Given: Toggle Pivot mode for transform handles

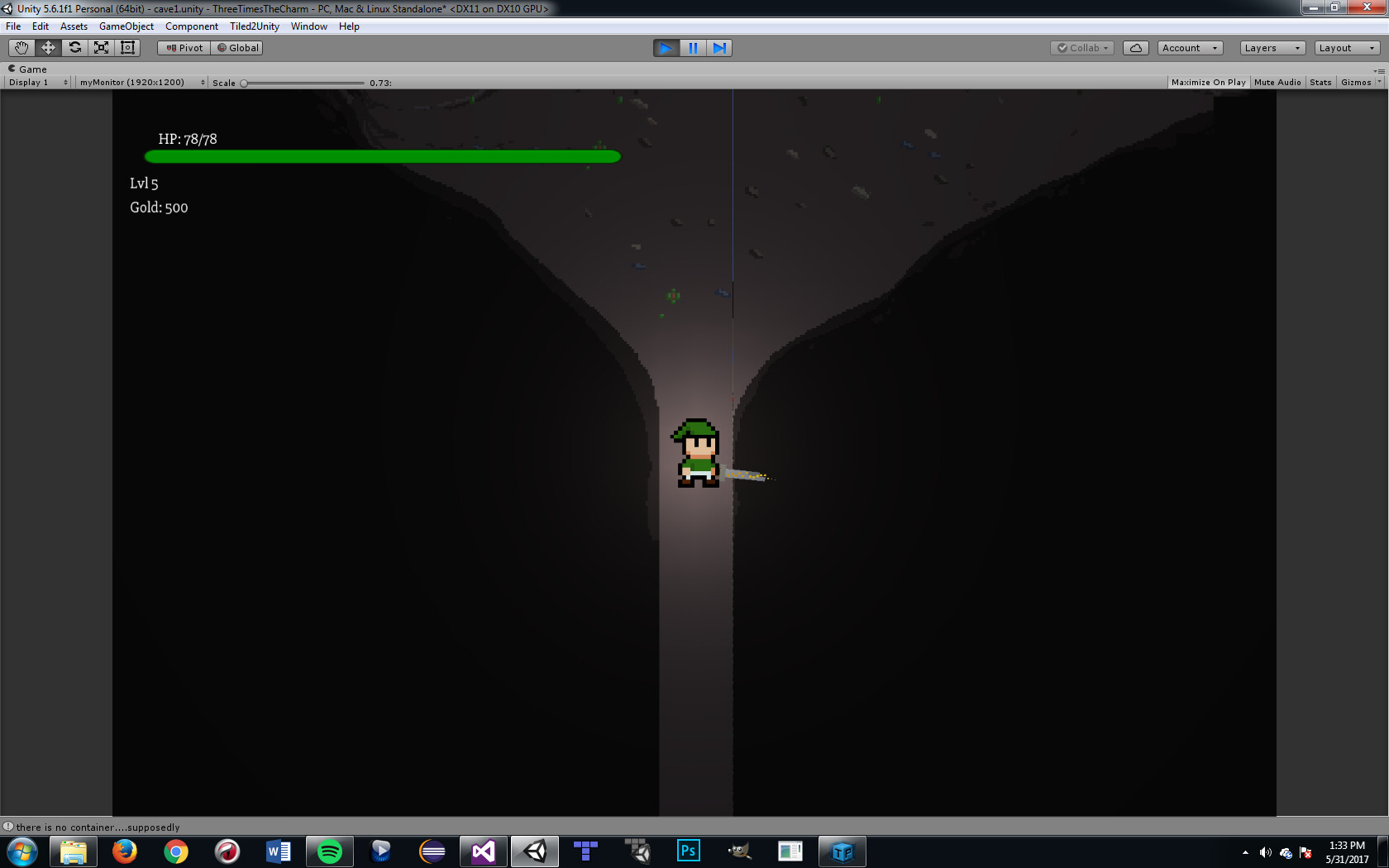Looking at the screenshot, I should (x=183, y=47).
